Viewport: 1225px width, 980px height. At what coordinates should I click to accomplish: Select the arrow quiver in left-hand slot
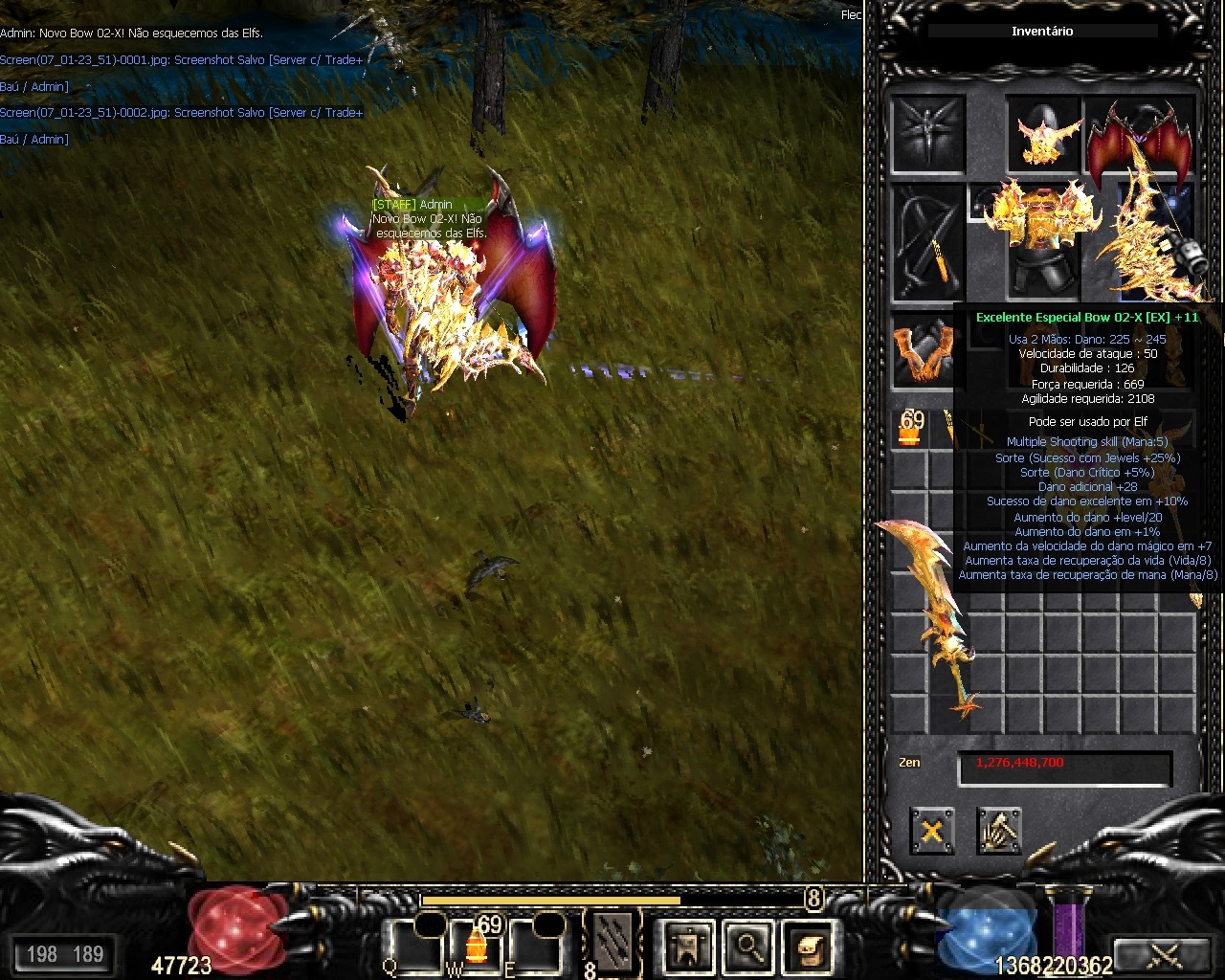928,241
